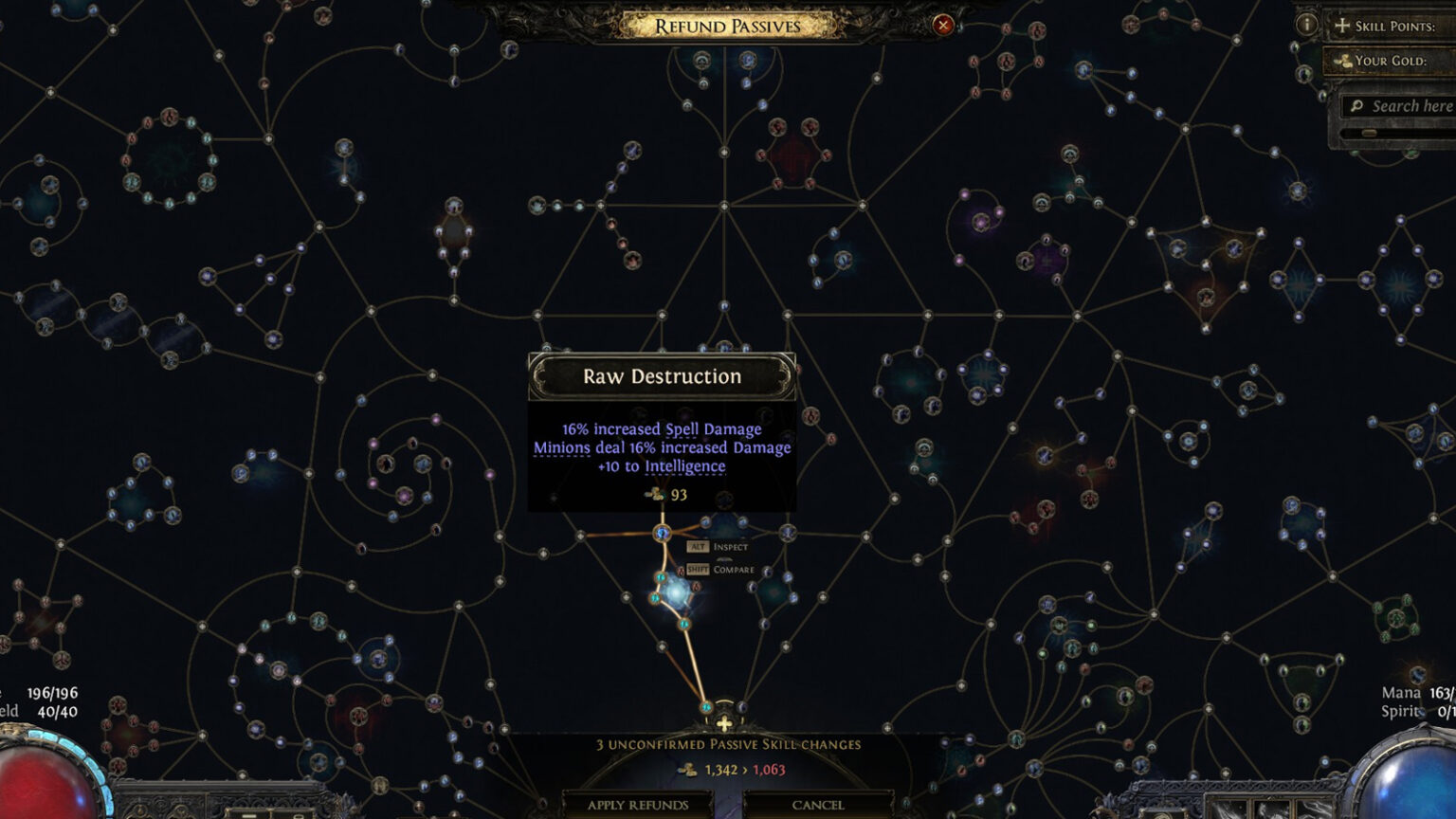Select the character start node at tree bottom
Image resolution: width=1456 pixels, height=819 pixels.
coord(726,725)
